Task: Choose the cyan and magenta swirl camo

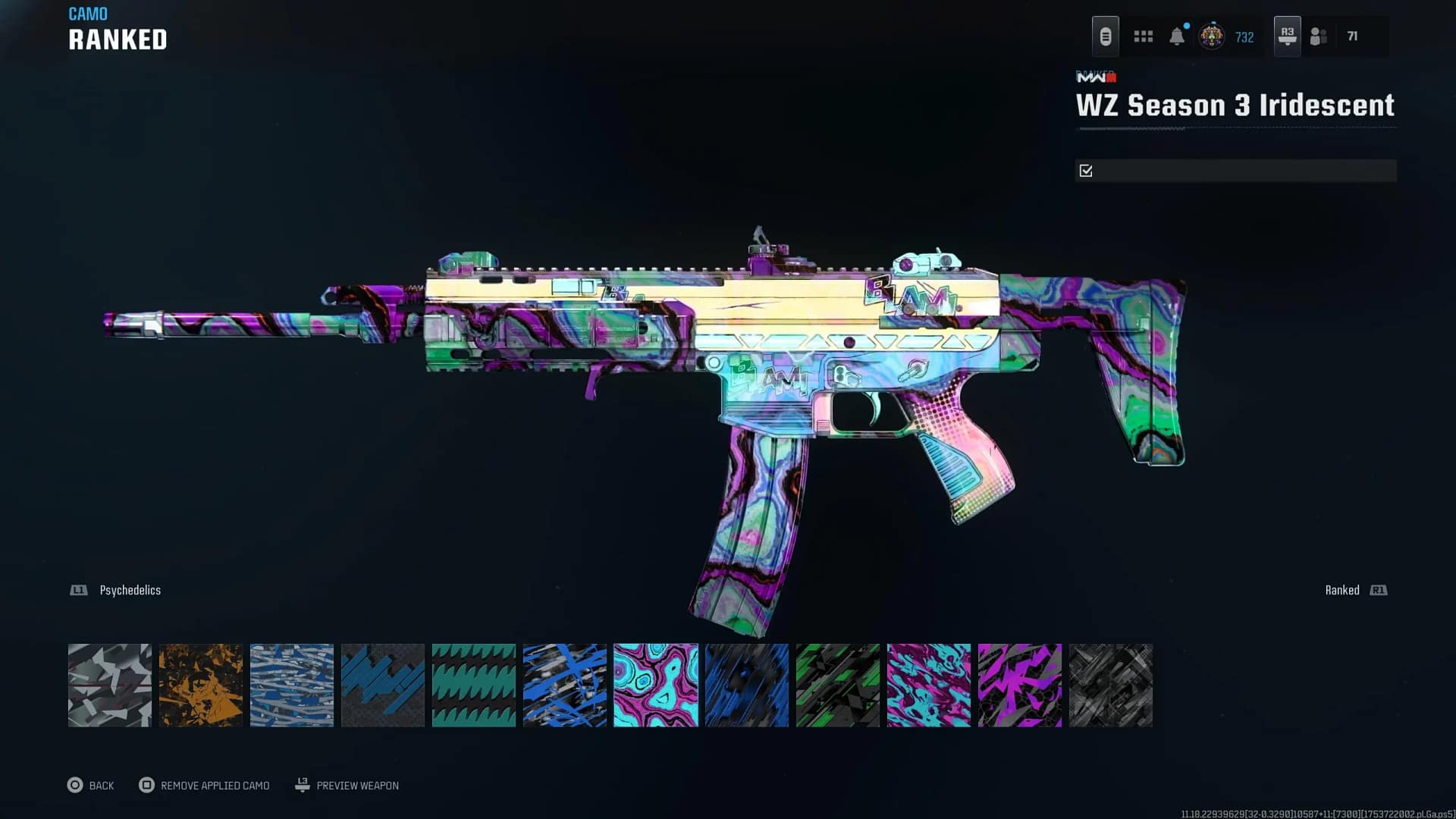Action: 656,686
